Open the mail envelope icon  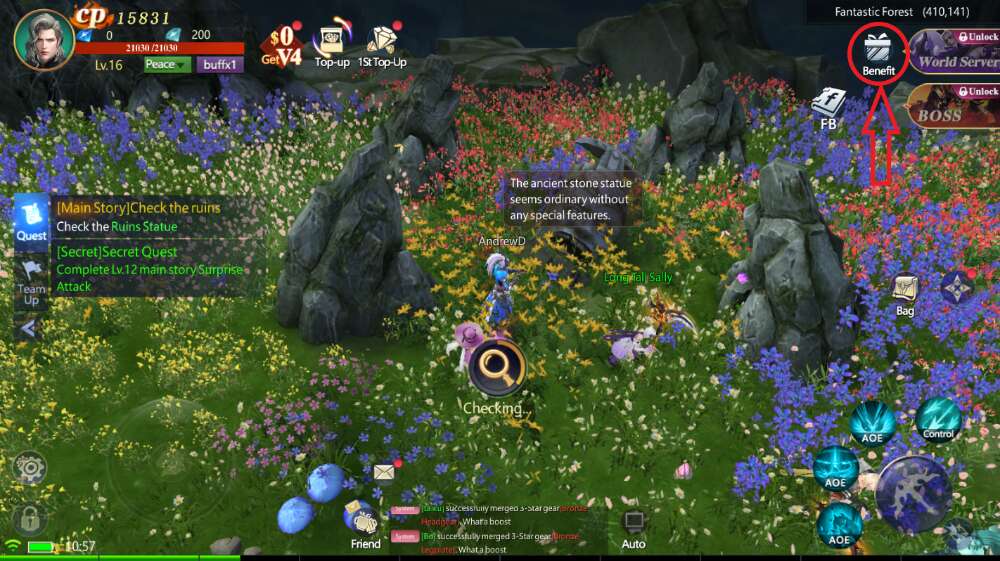[x=385, y=471]
